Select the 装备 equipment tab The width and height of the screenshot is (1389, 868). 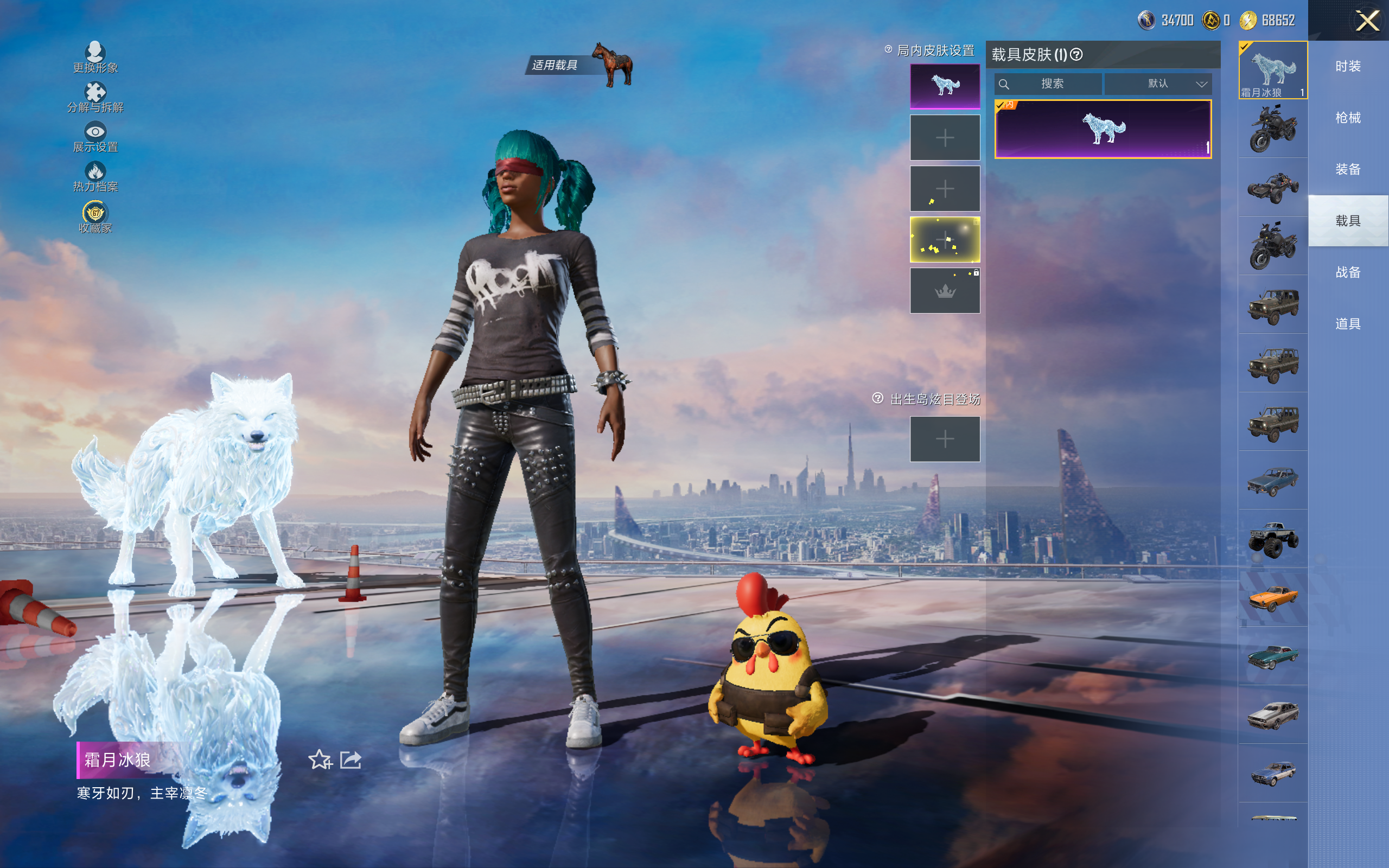point(1348,169)
